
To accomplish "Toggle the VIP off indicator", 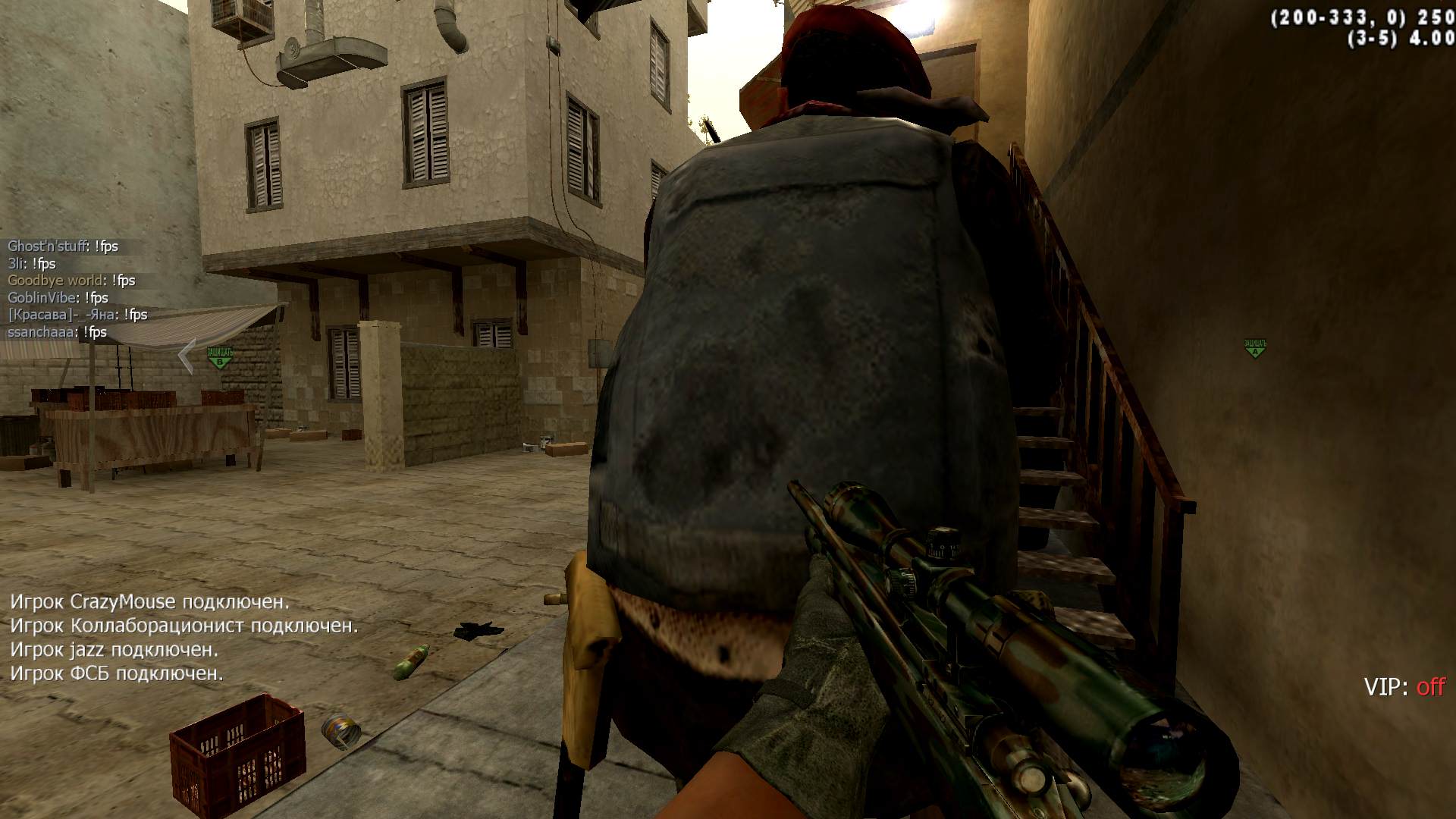I will 1404,687.
